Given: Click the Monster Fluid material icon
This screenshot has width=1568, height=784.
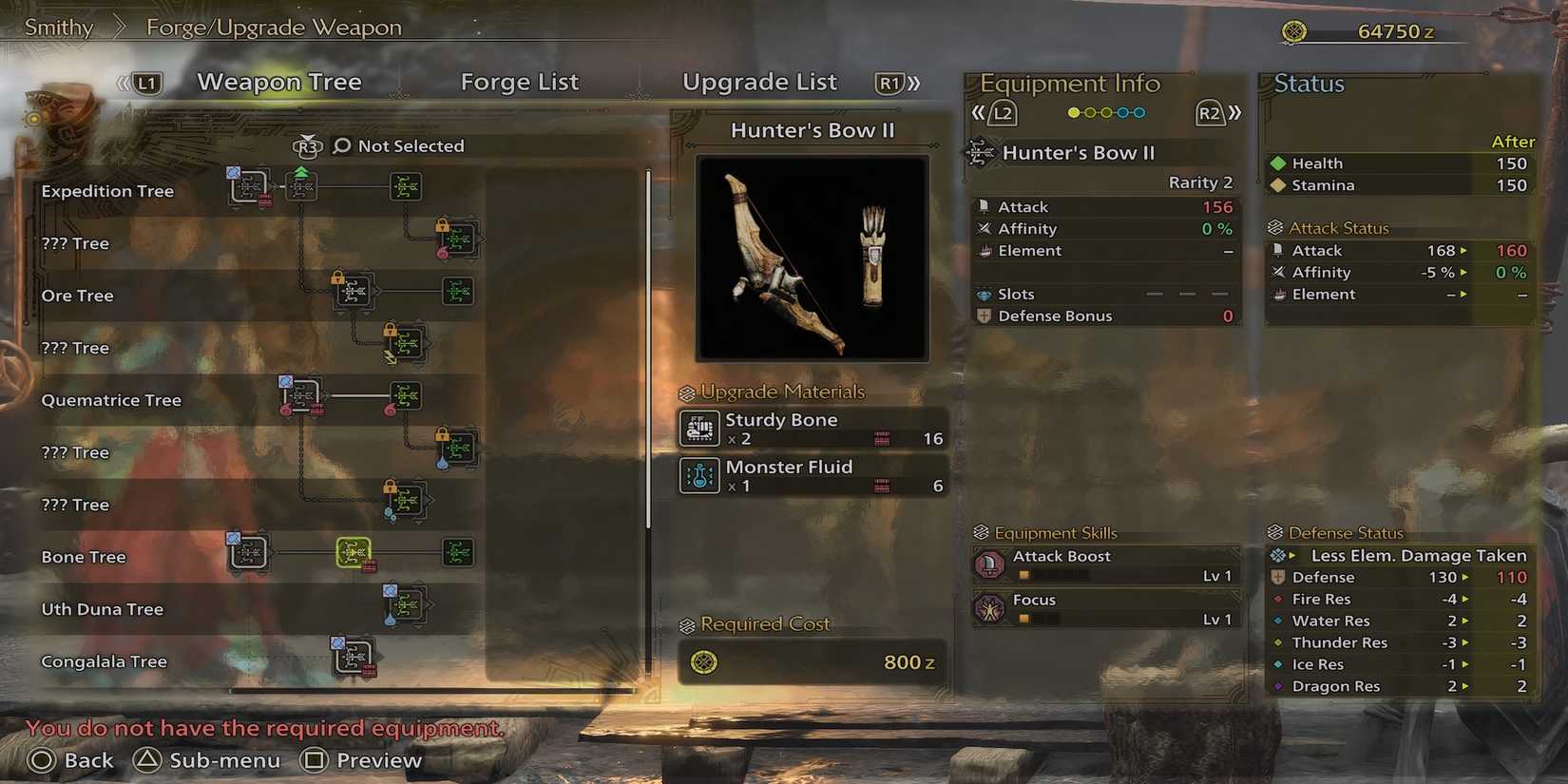Looking at the screenshot, I should pyautogui.click(x=699, y=475).
